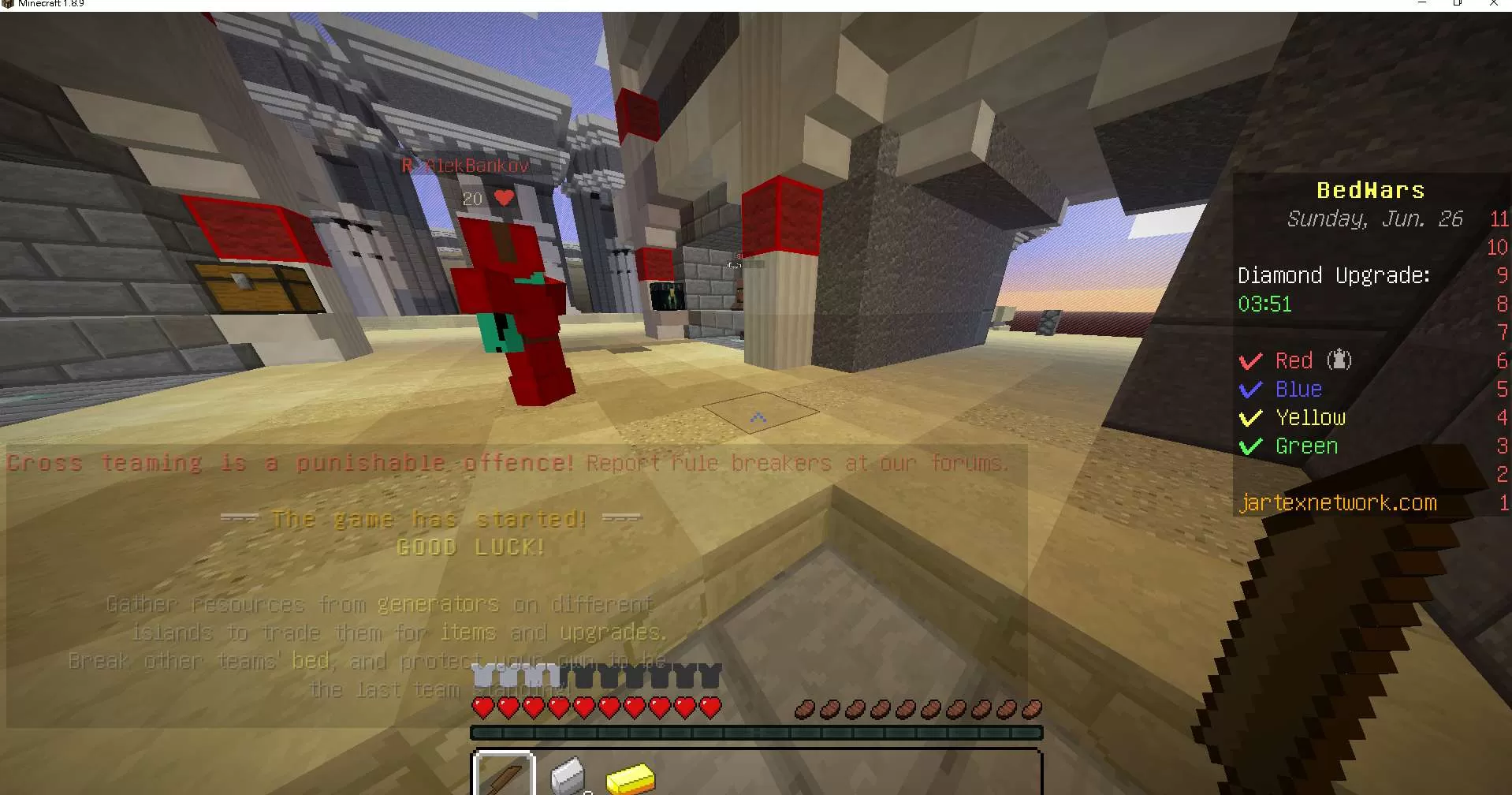Minimize the Minecraft window

coord(1422,4)
